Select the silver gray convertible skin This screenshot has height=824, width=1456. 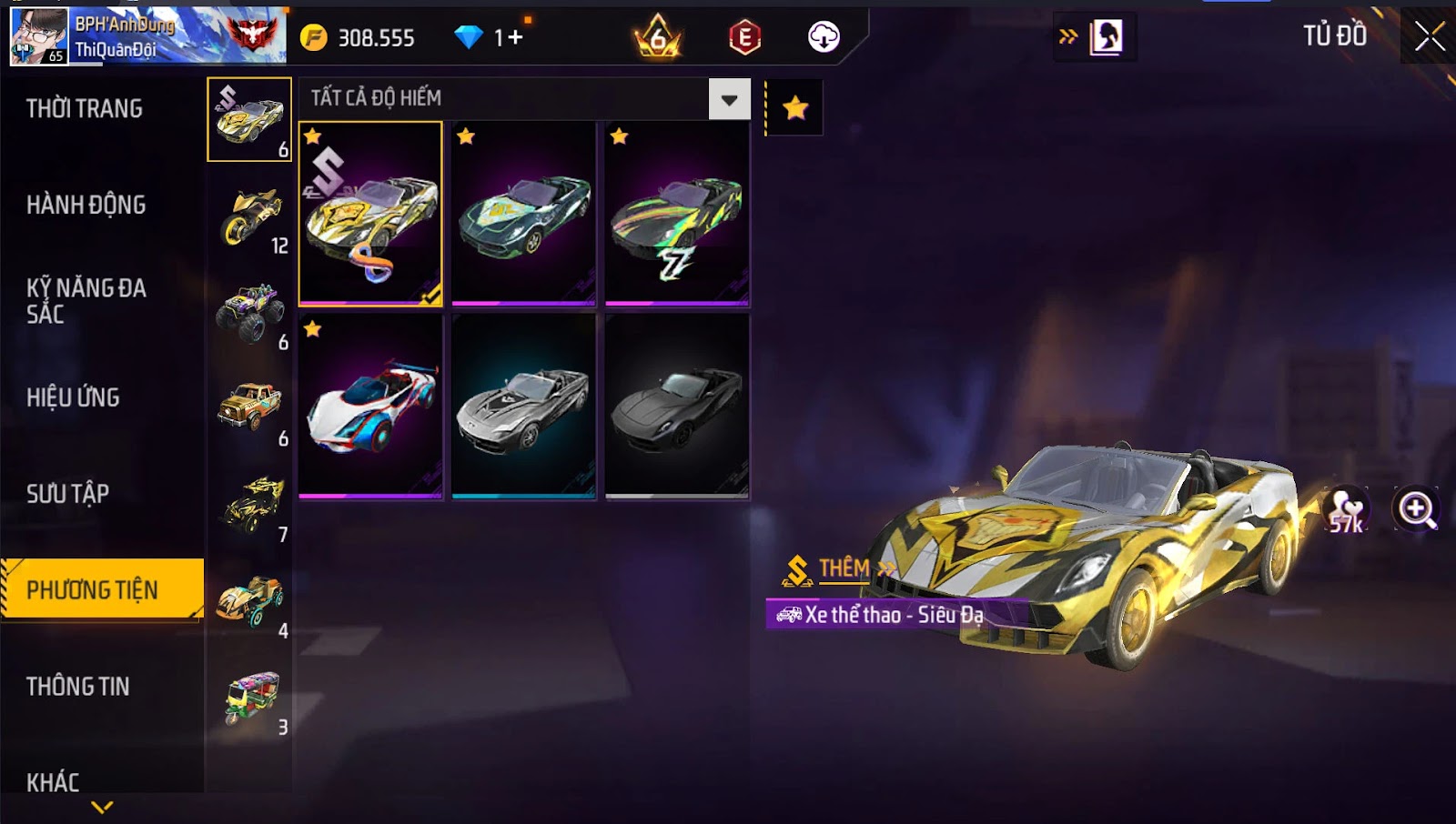[523, 407]
